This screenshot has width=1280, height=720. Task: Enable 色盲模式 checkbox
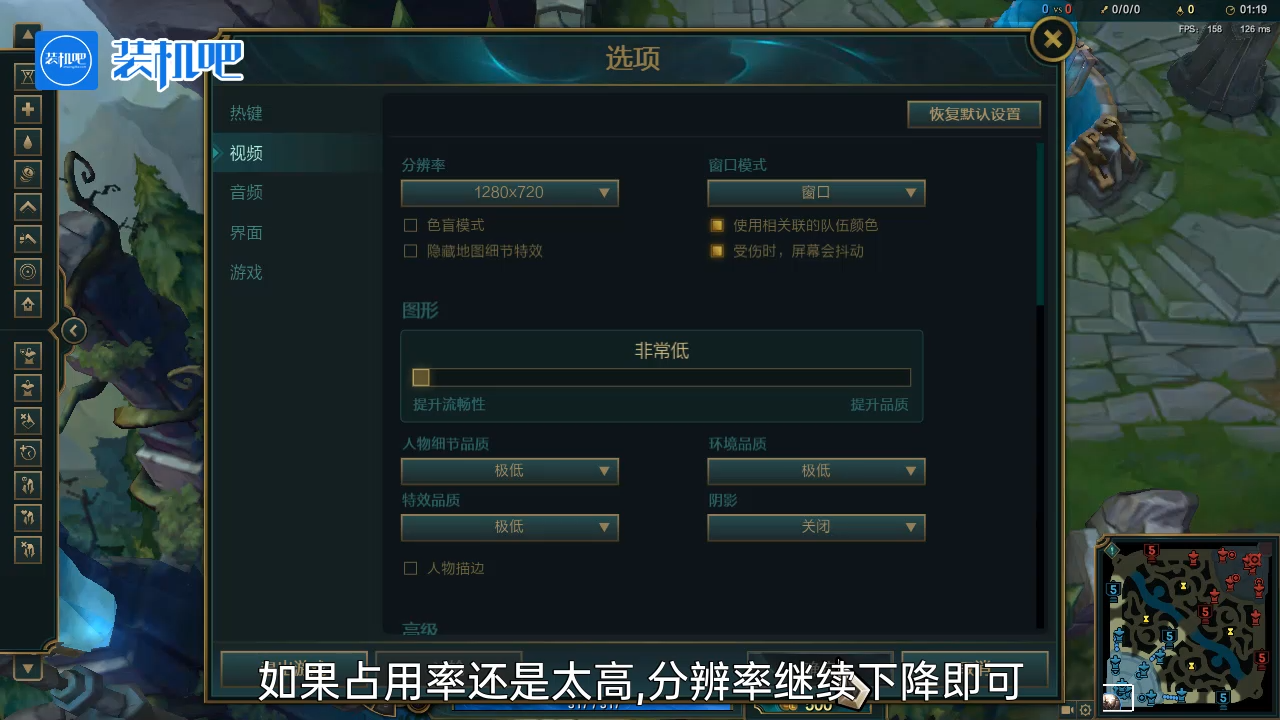pyautogui.click(x=411, y=225)
